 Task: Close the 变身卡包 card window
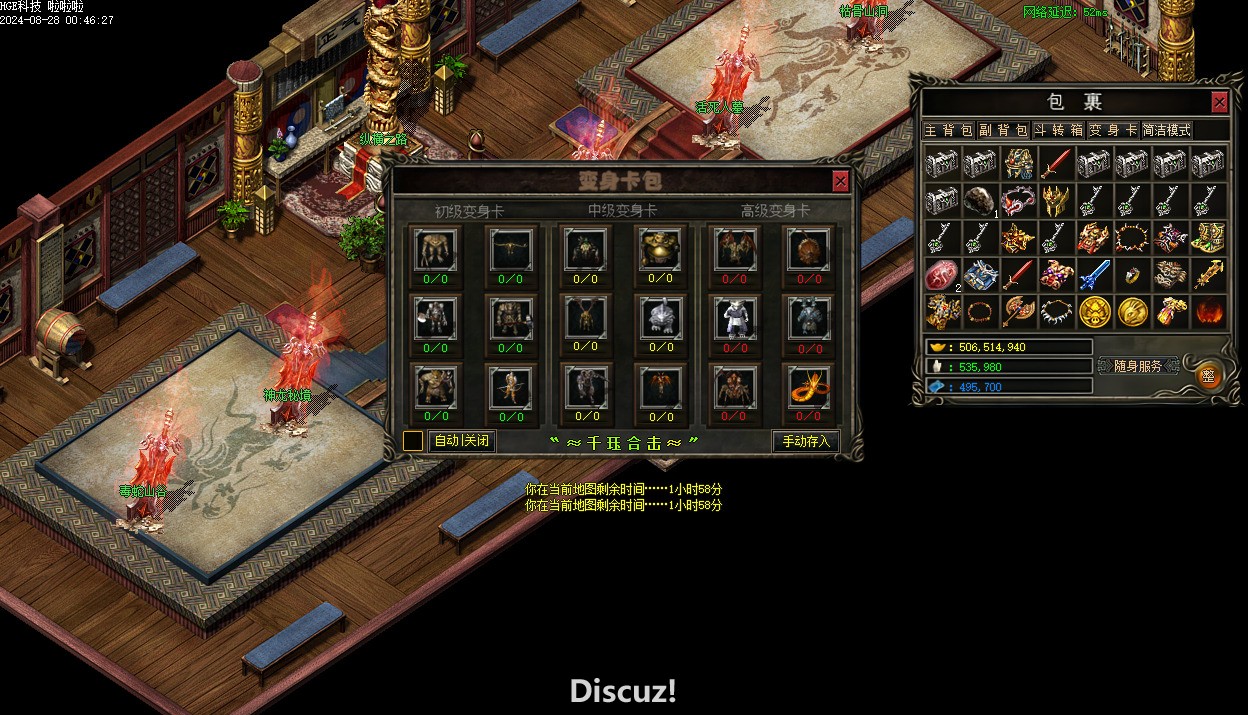pyautogui.click(x=840, y=181)
